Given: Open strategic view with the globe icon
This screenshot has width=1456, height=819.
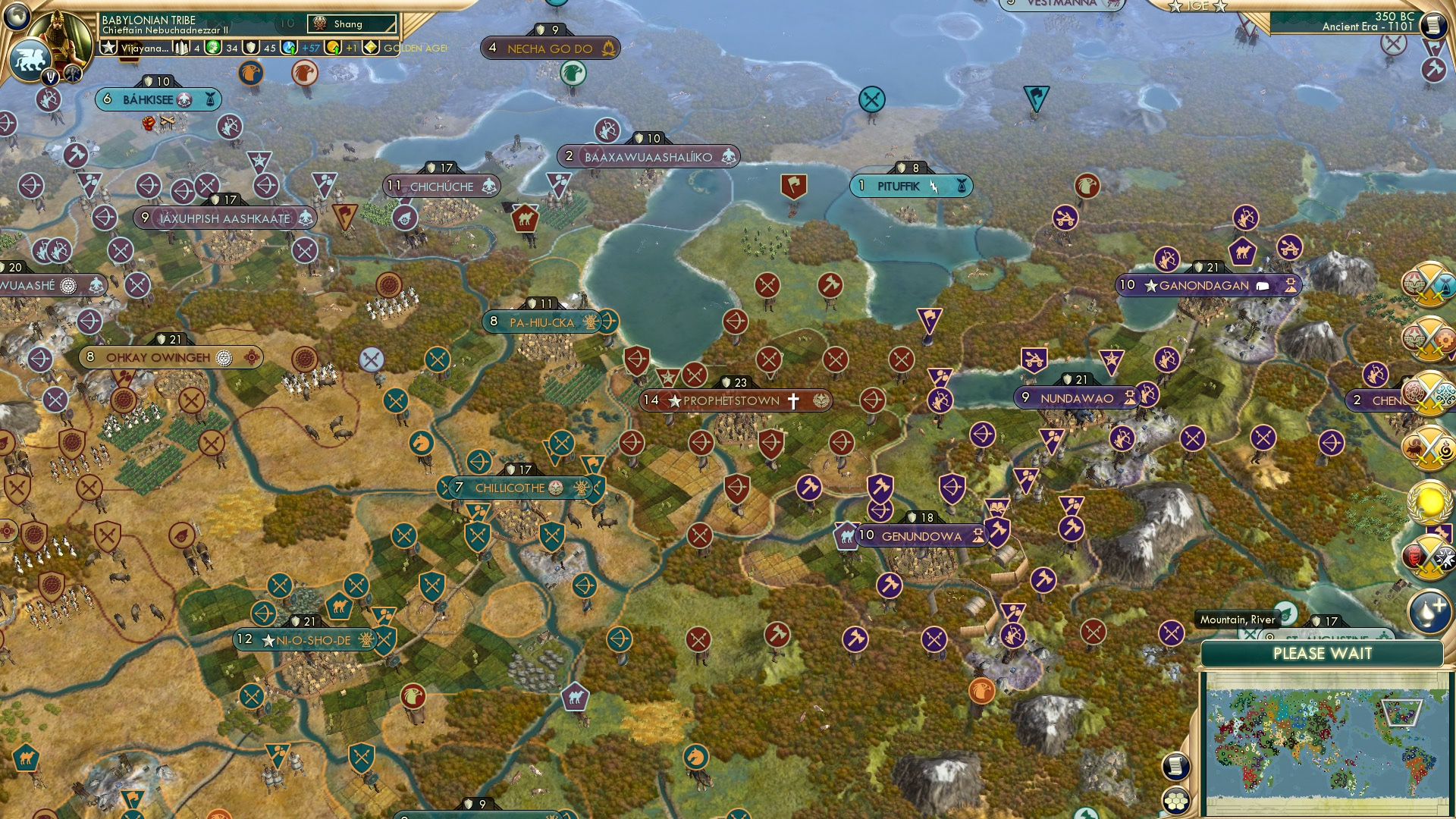Looking at the screenshot, I should (16, 16).
